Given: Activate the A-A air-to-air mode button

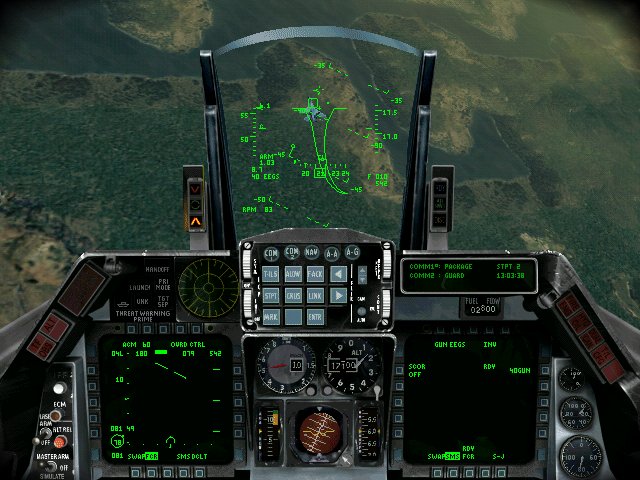Looking at the screenshot, I should (333, 253).
